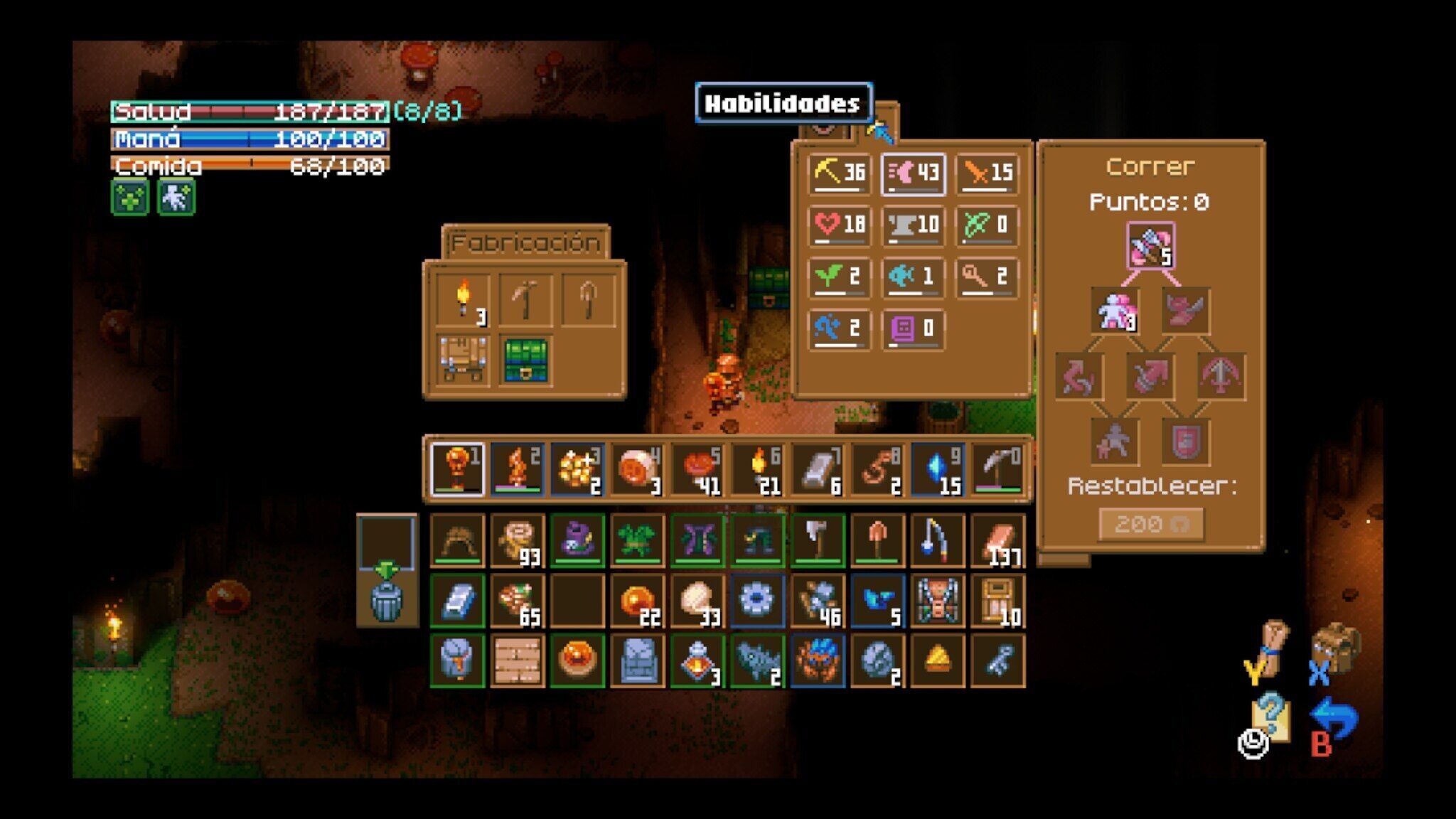Screen dimensions: 1456x819
Task: Pick the fishing rod in inventory
Action: tap(938, 541)
